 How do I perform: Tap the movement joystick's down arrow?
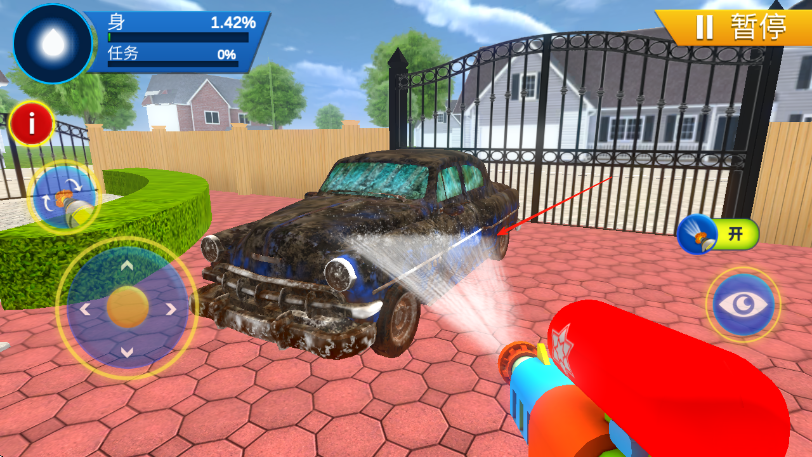point(126,351)
